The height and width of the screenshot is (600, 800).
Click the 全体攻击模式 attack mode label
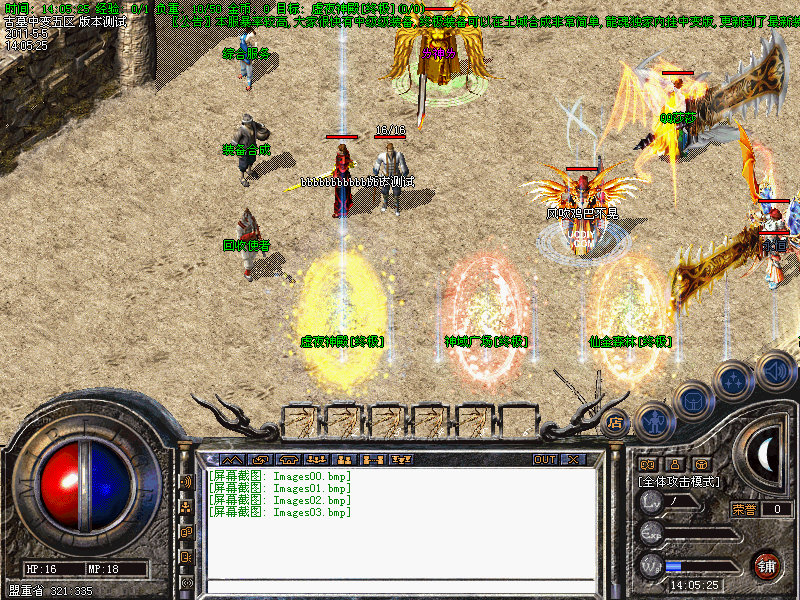click(680, 481)
